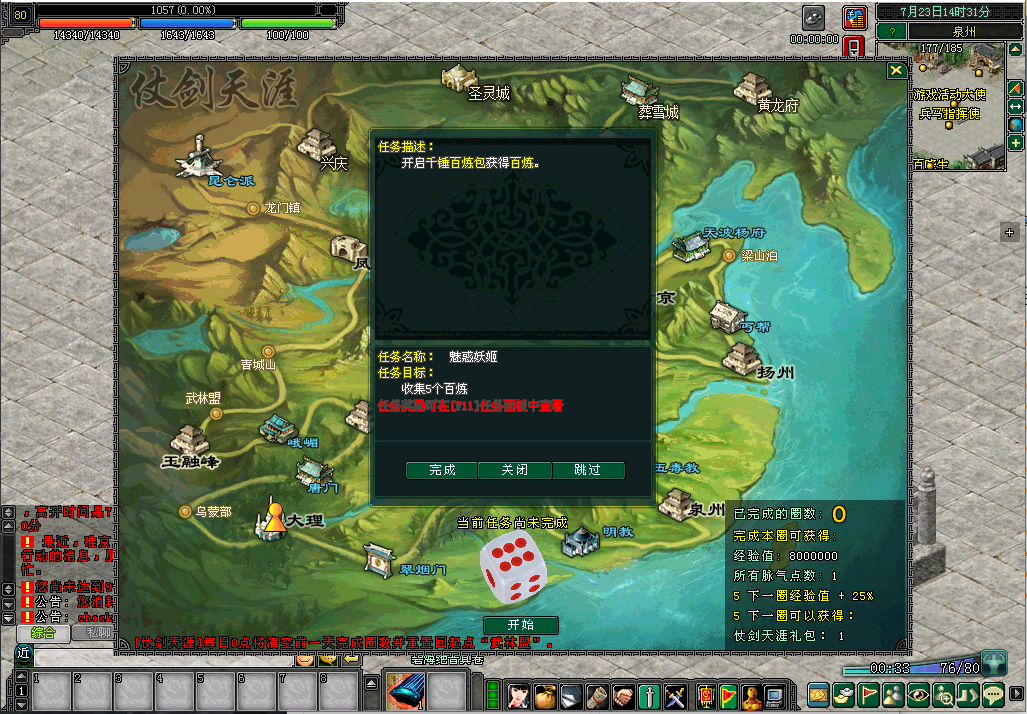
Task: Click the handshake trade icon
Action: (x=623, y=693)
